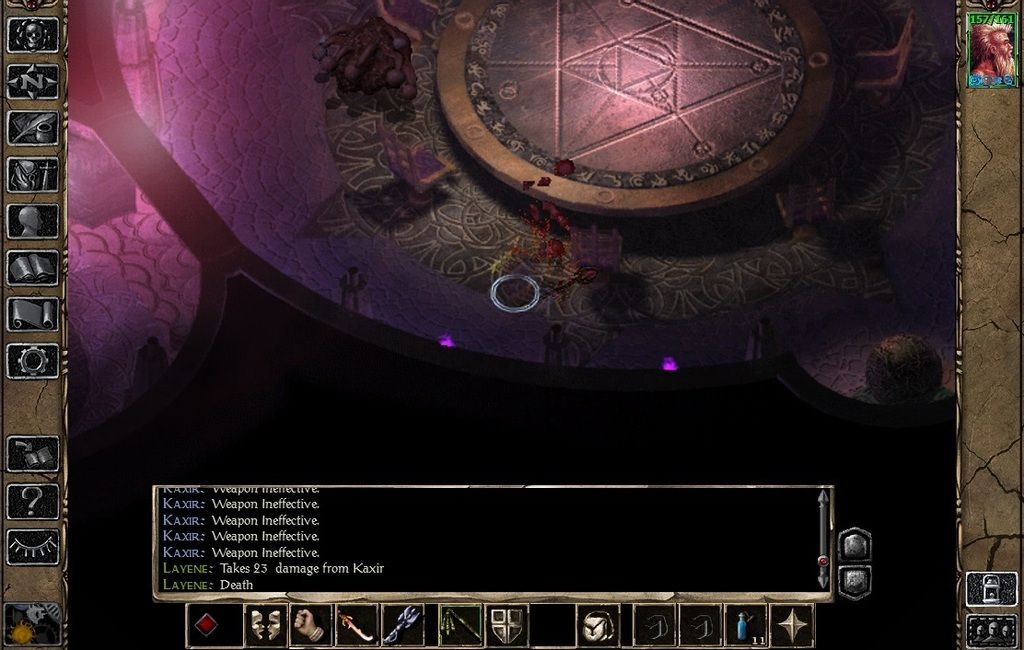Click the rest button with closed eye
This screenshot has height=650, width=1024.
pyautogui.click(x=33, y=547)
